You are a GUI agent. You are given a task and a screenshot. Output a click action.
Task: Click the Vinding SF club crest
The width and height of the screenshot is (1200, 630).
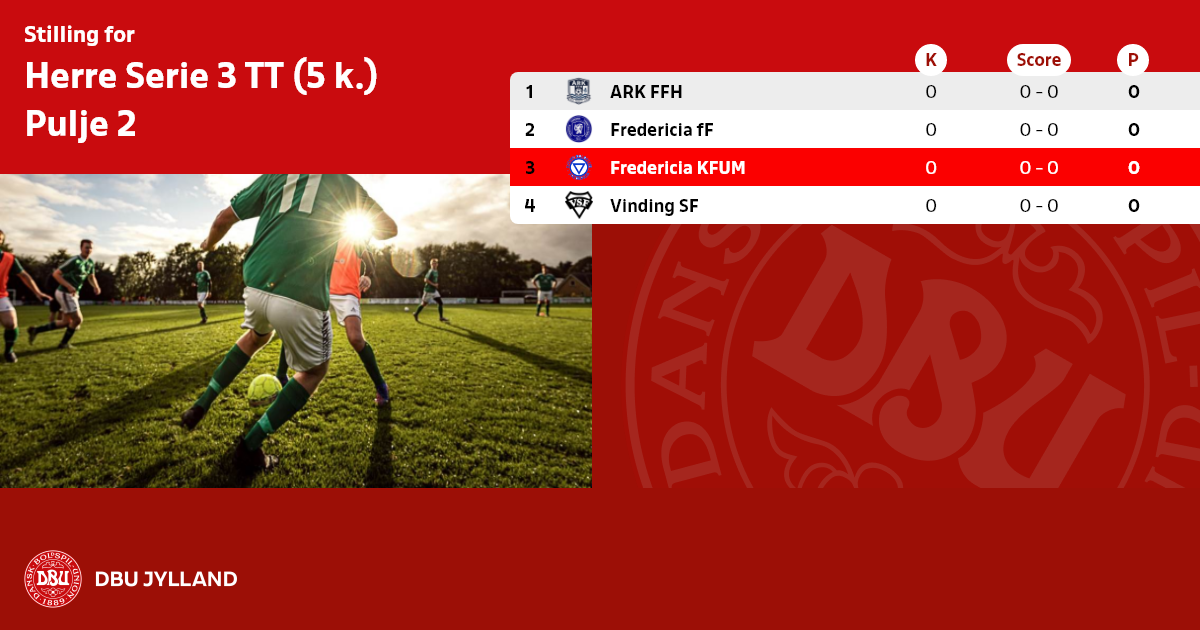579,206
